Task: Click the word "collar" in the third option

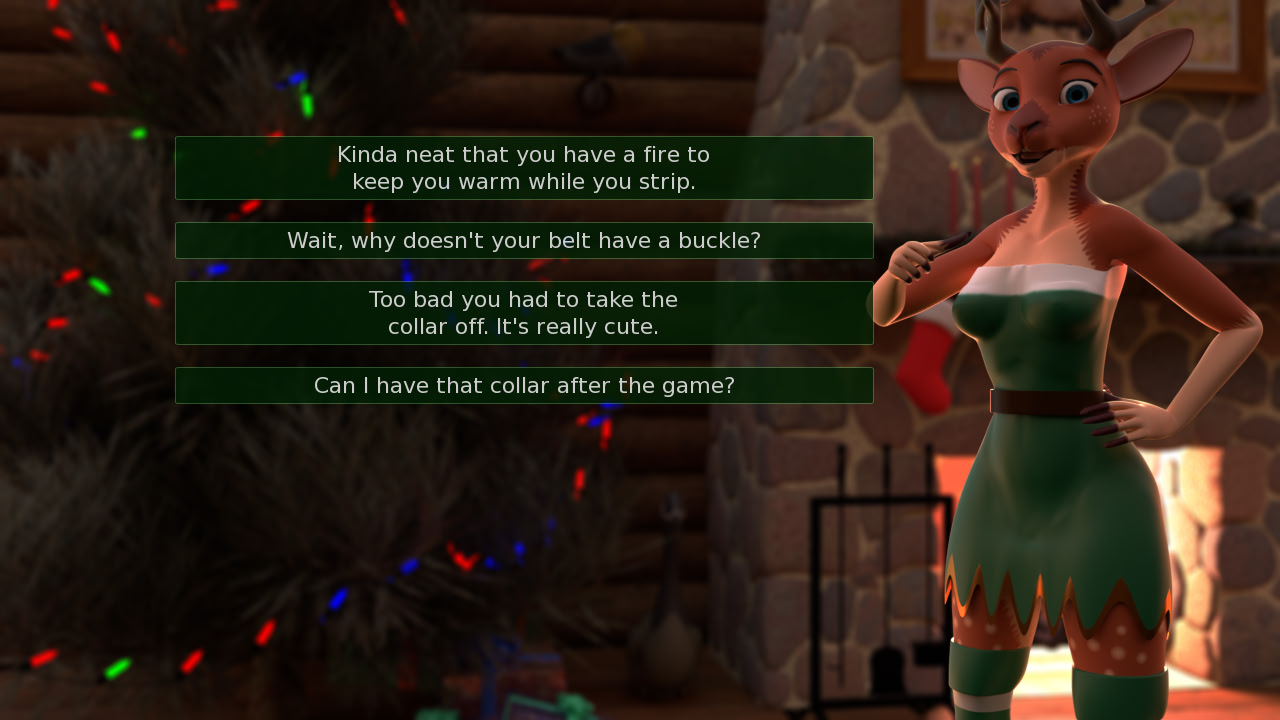Action: pyautogui.click(x=417, y=326)
